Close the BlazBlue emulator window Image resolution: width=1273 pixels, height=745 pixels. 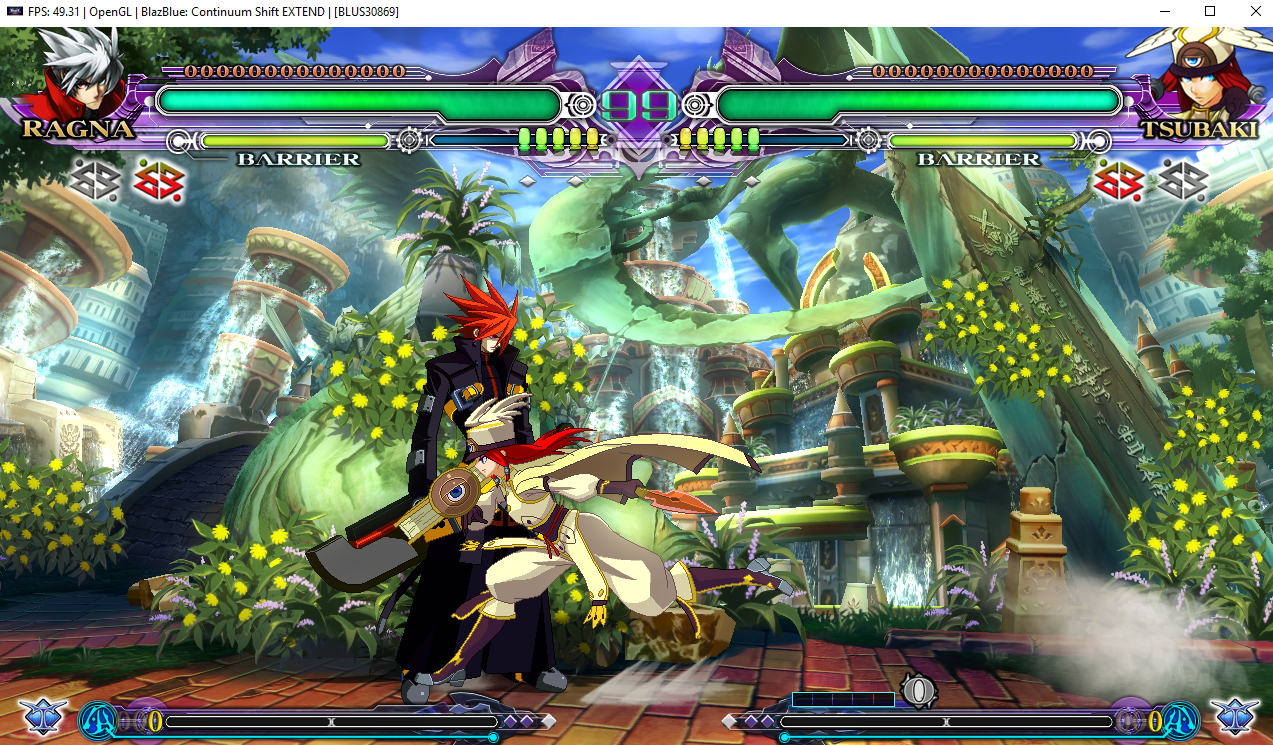(x=1254, y=11)
